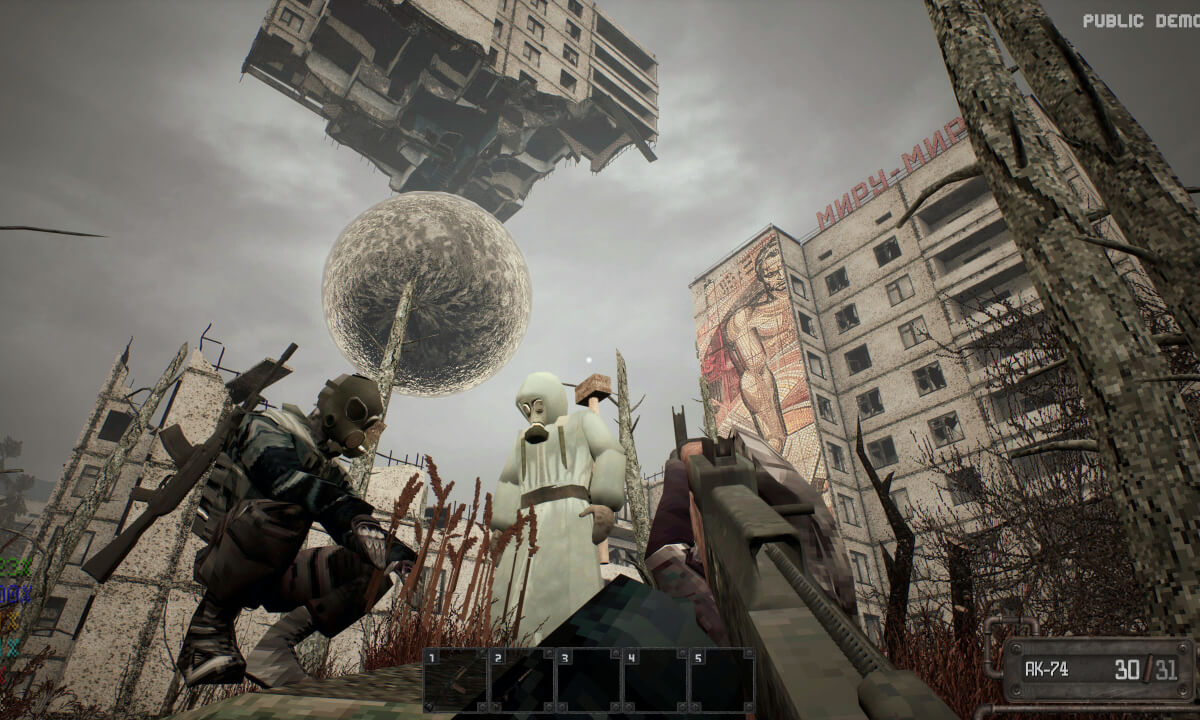
Task: Select empty hotbar slot number 4
Action: pos(655,680)
